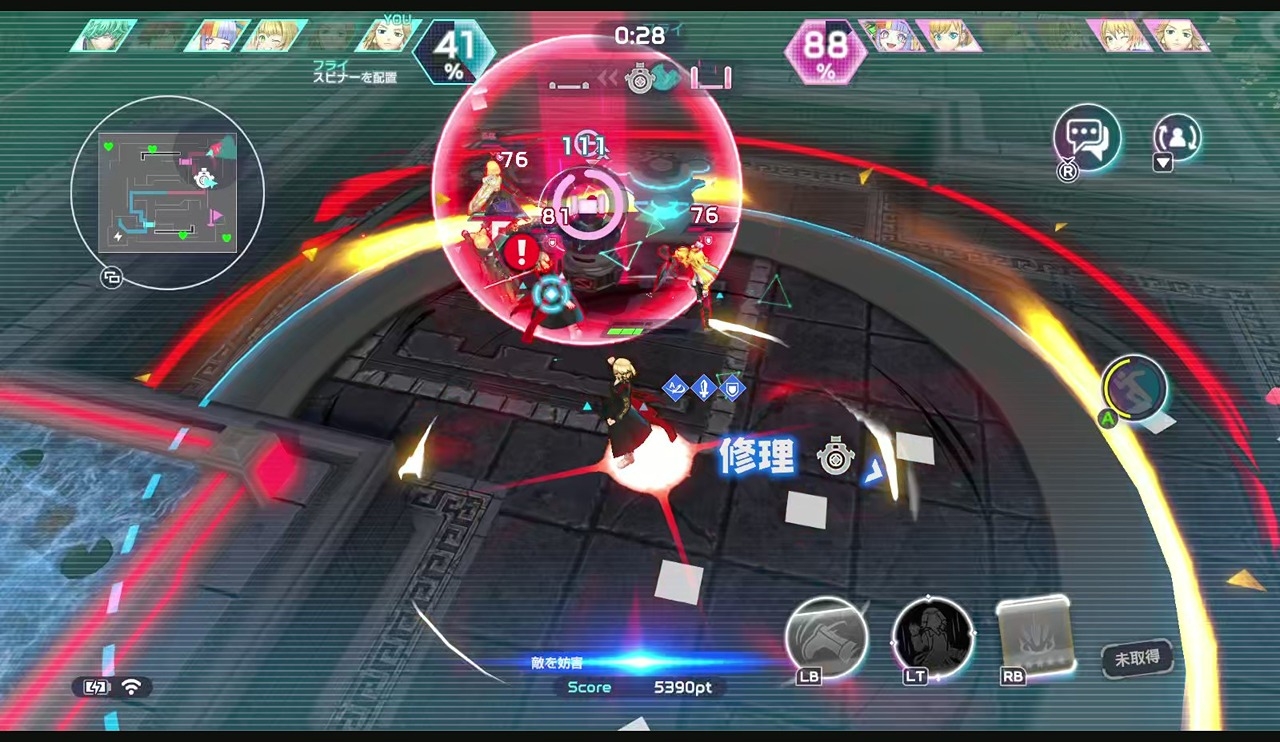
Task: Open the minimap in the top-left
Action: [x=167, y=192]
